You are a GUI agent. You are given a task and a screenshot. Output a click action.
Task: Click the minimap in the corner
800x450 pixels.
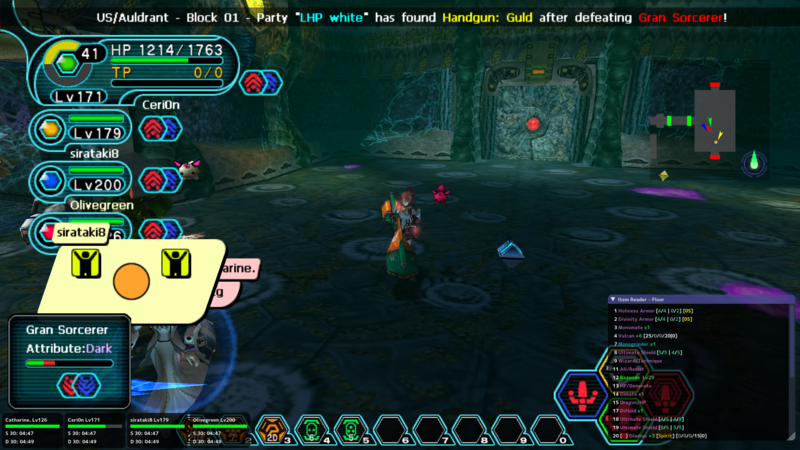(713, 120)
